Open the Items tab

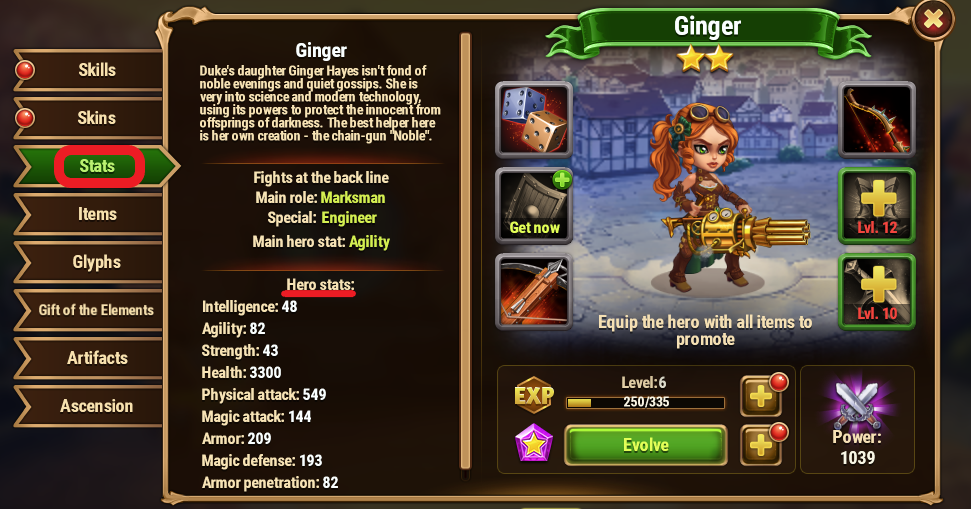(96, 214)
